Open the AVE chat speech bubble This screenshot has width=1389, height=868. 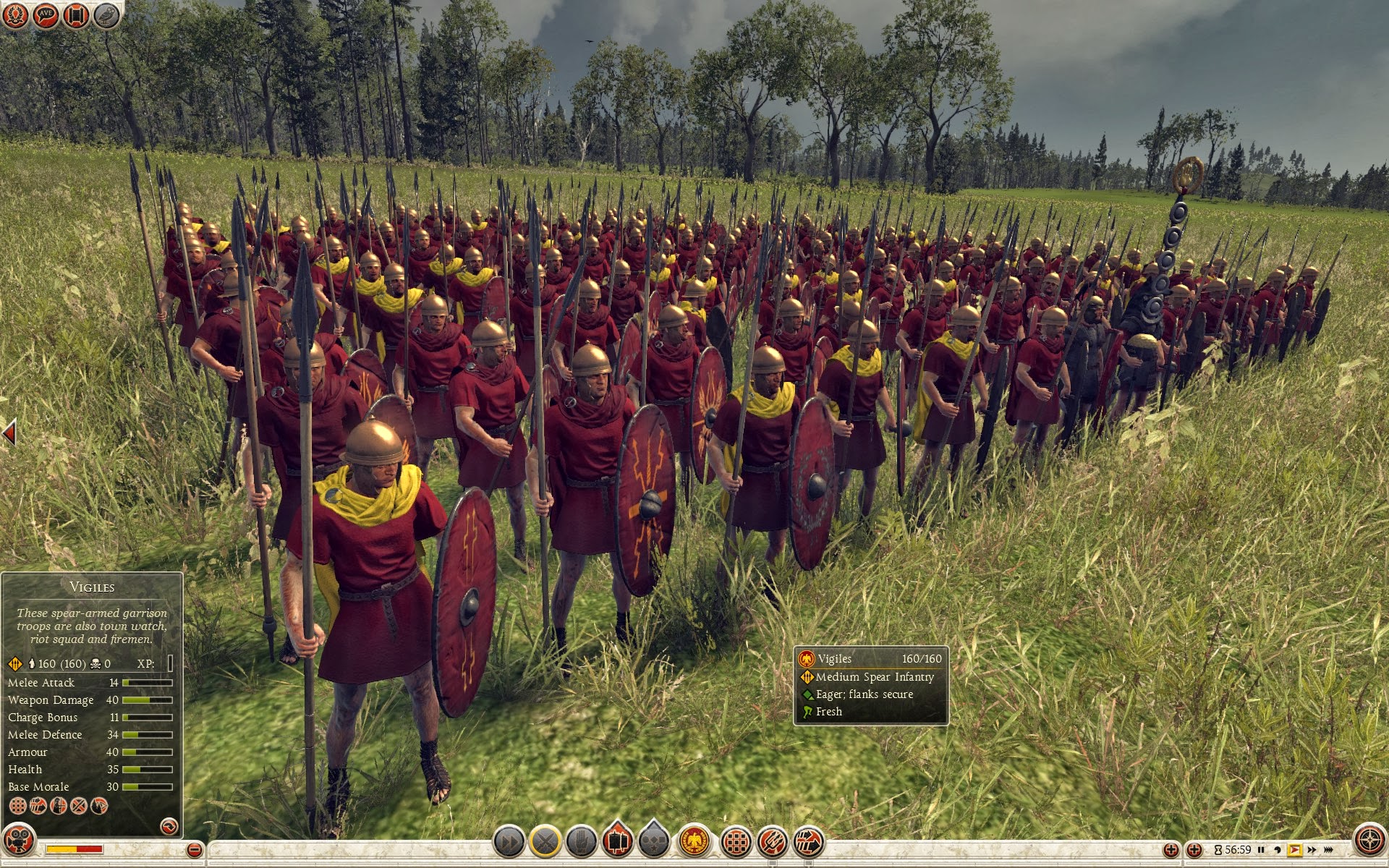pyautogui.click(x=46, y=14)
